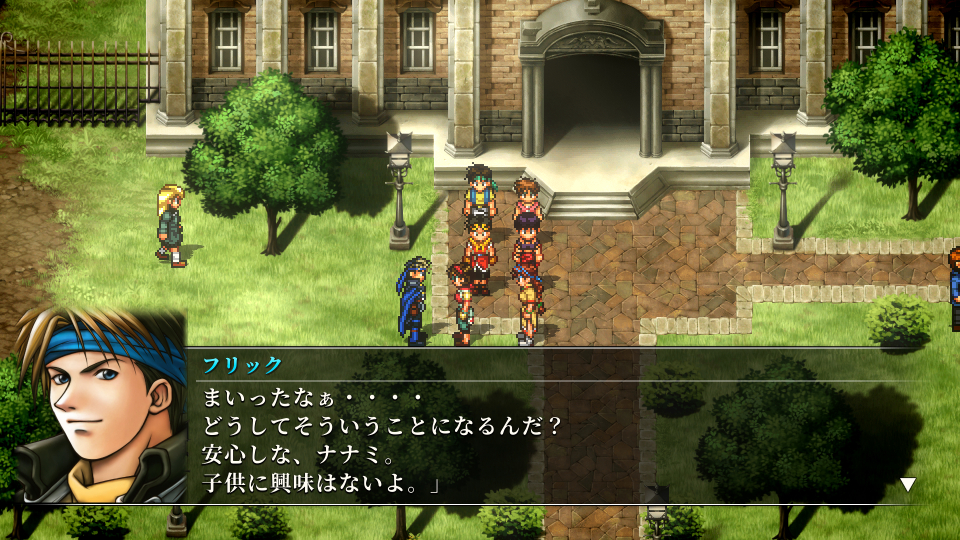Image resolution: width=960 pixels, height=540 pixels.
Task: Advance dialogue with the white arrow indicator
Action: coord(907,485)
